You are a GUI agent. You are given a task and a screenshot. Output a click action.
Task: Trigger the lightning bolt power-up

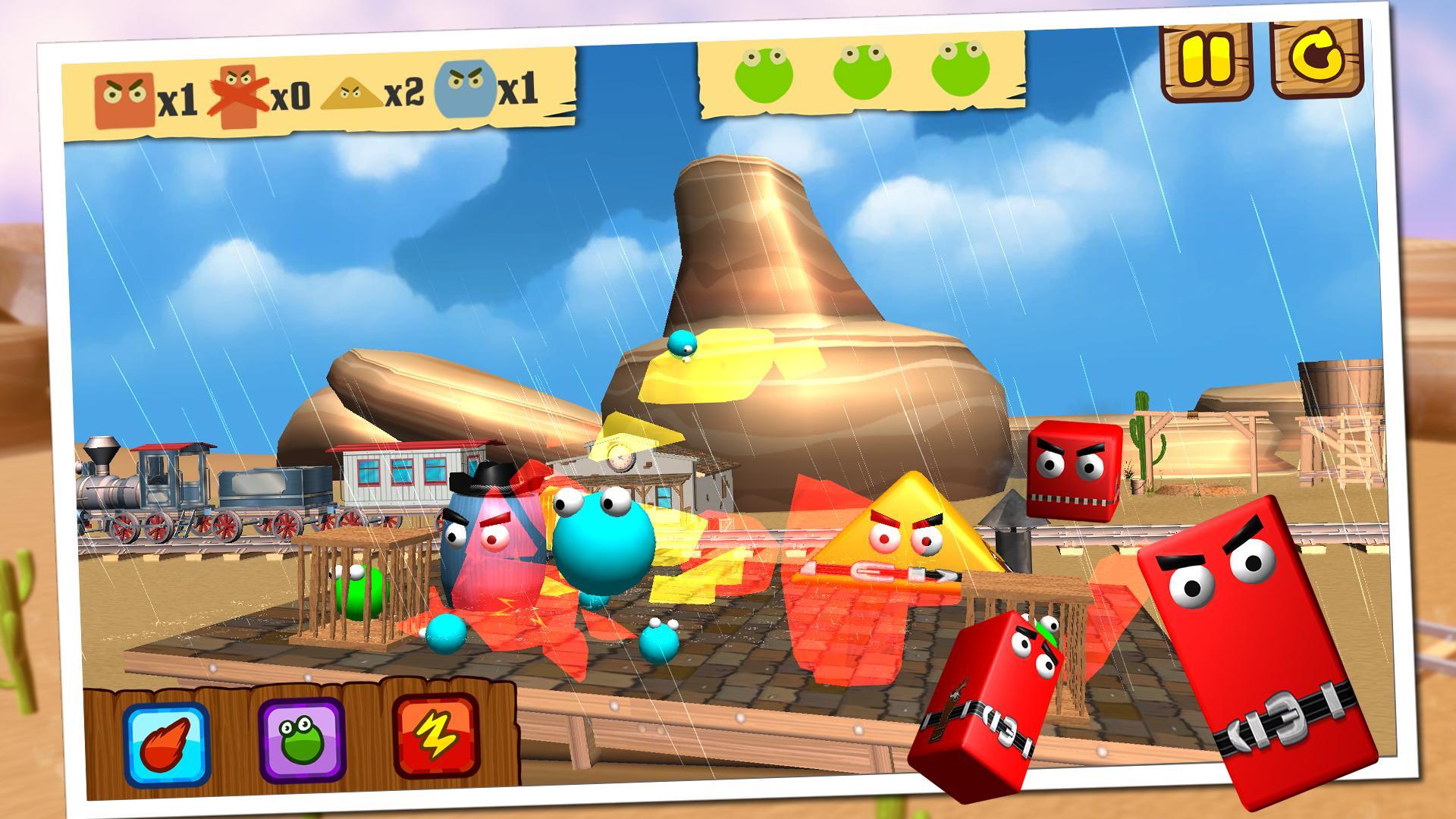(x=435, y=736)
